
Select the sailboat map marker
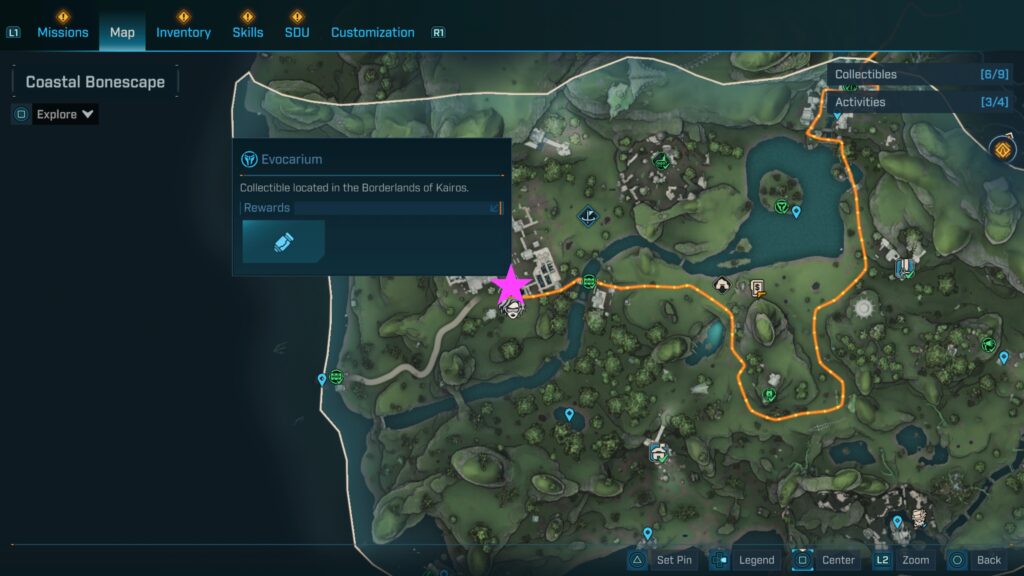click(x=588, y=215)
